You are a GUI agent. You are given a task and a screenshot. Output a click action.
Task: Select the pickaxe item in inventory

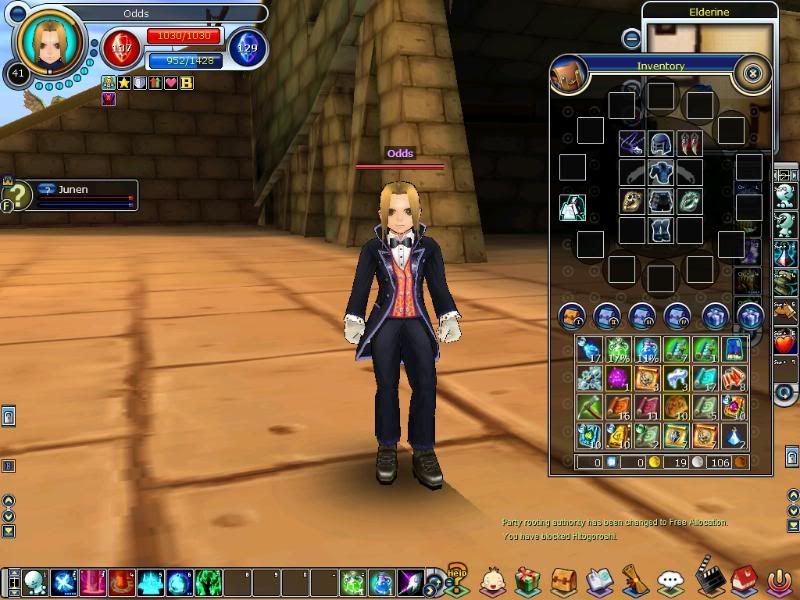pyautogui.click(x=588, y=407)
